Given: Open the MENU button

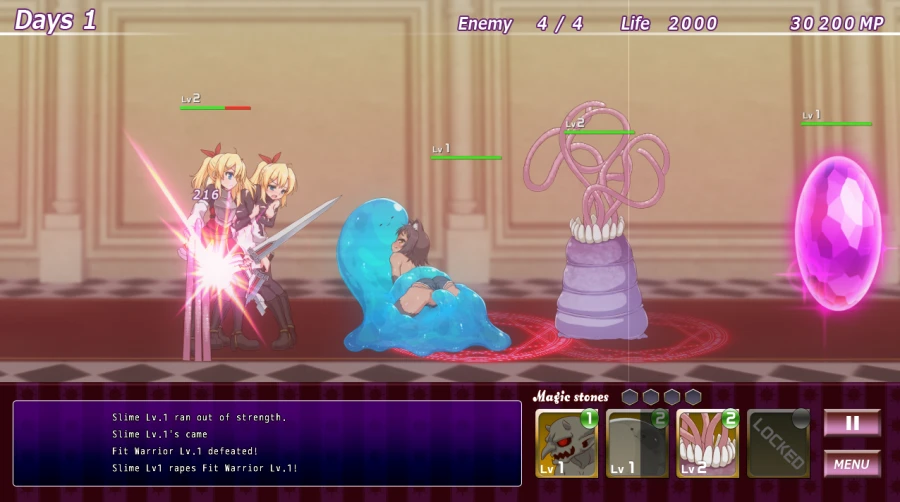Looking at the screenshot, I should coord(852,464).
